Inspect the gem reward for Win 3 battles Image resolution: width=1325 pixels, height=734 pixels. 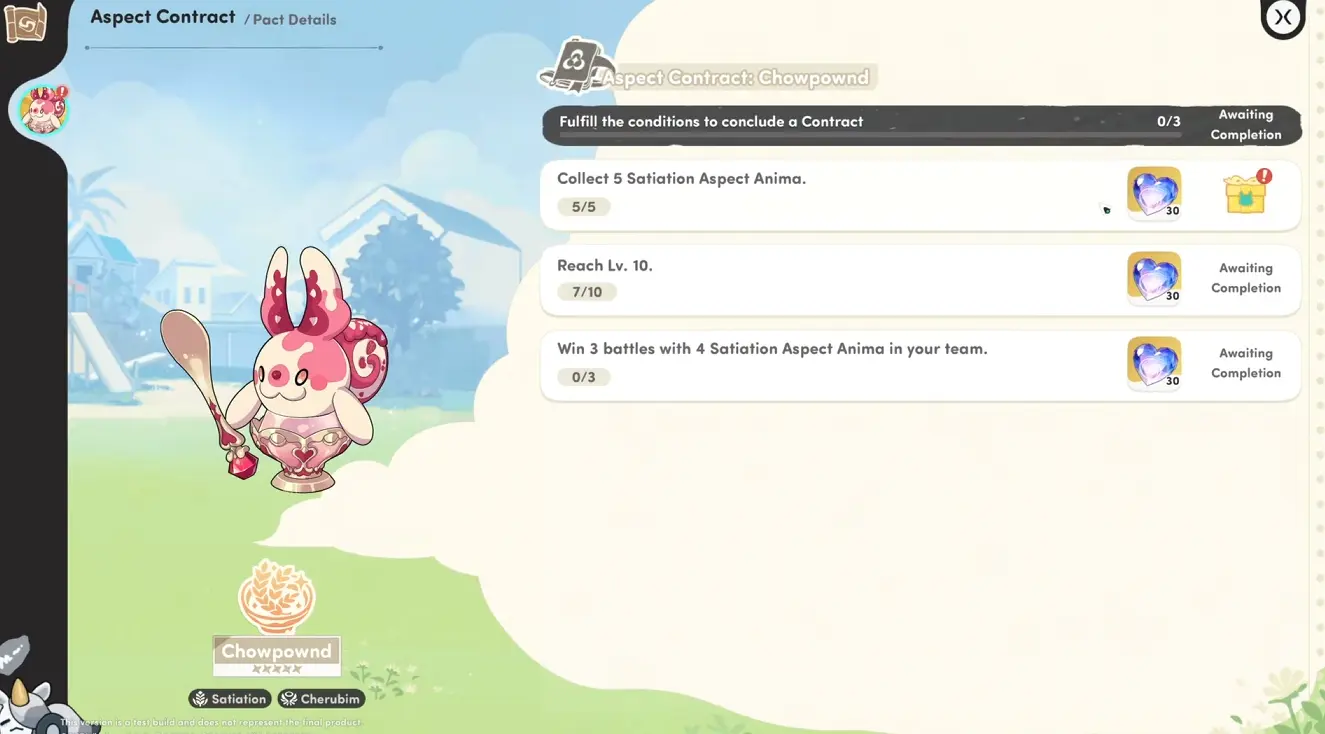[1154, 362]
